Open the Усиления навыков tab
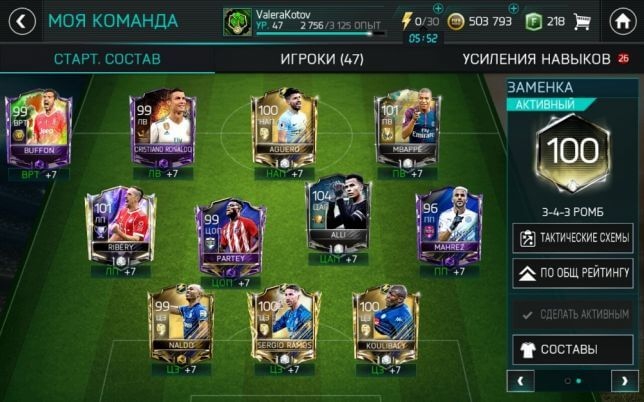 coord(535,59)
